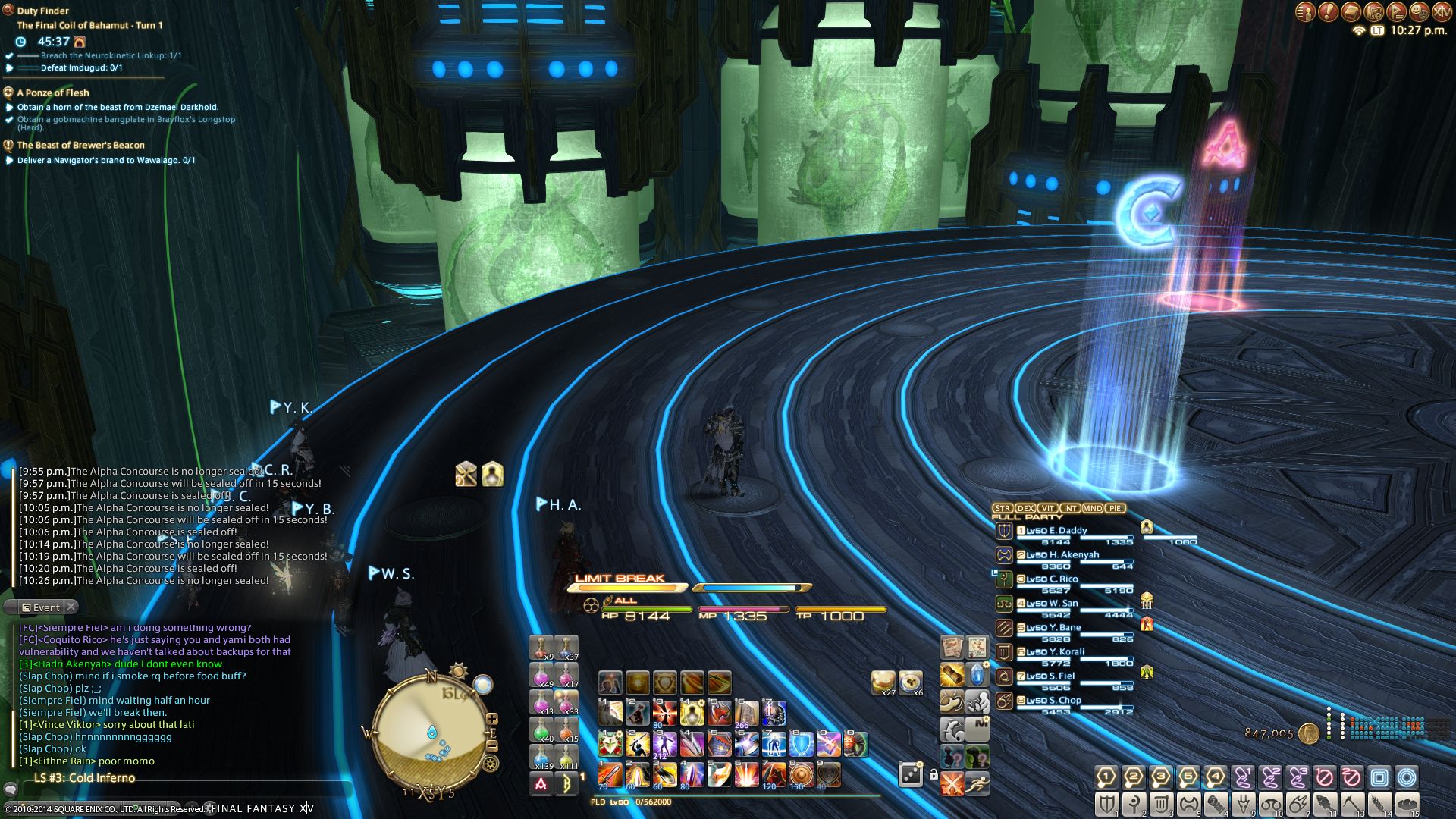Use the green potion with 40 stack
The image size is (1456, 819).
[541, 730]
